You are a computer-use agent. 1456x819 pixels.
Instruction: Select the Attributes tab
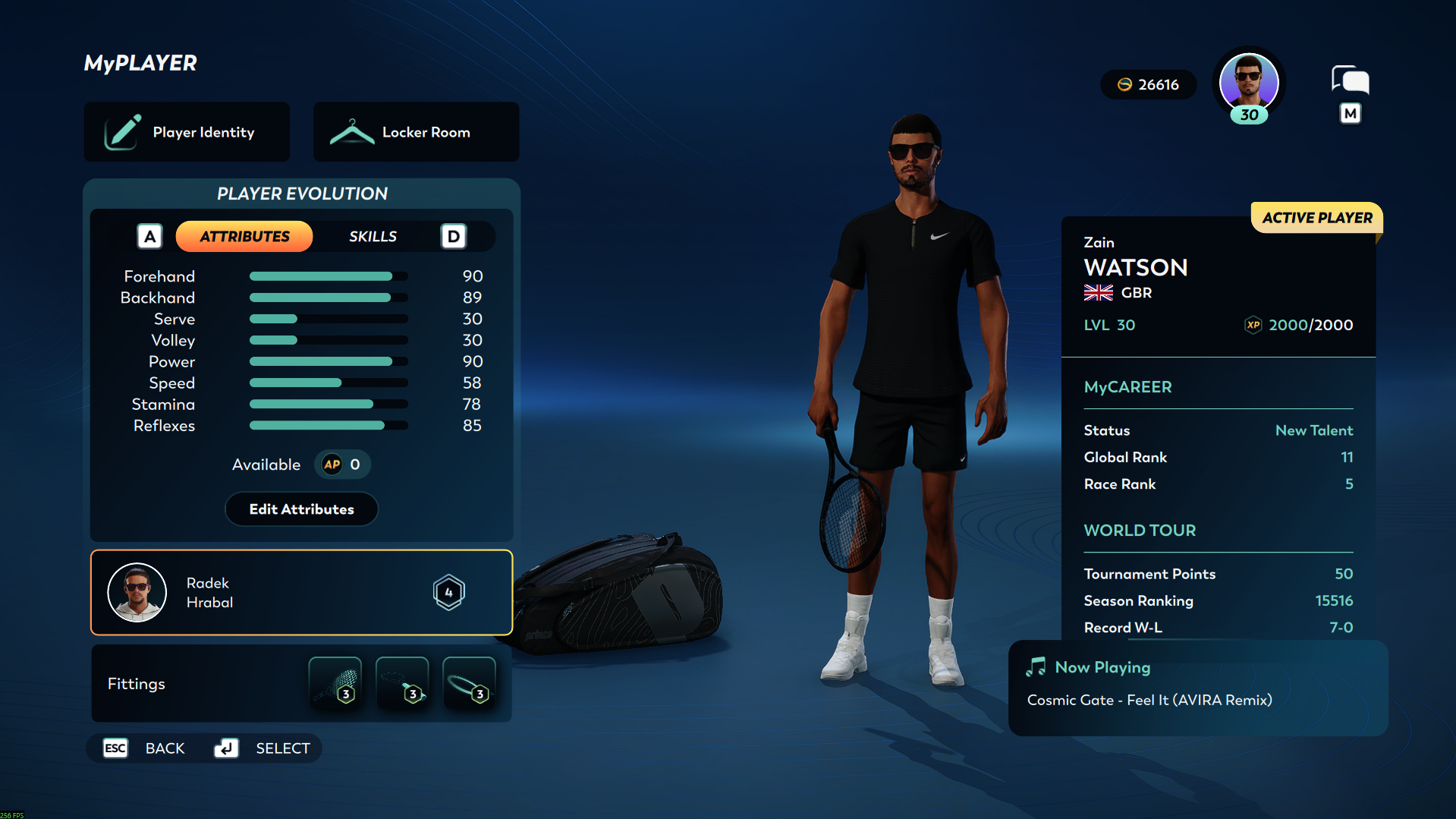[244, 237]
